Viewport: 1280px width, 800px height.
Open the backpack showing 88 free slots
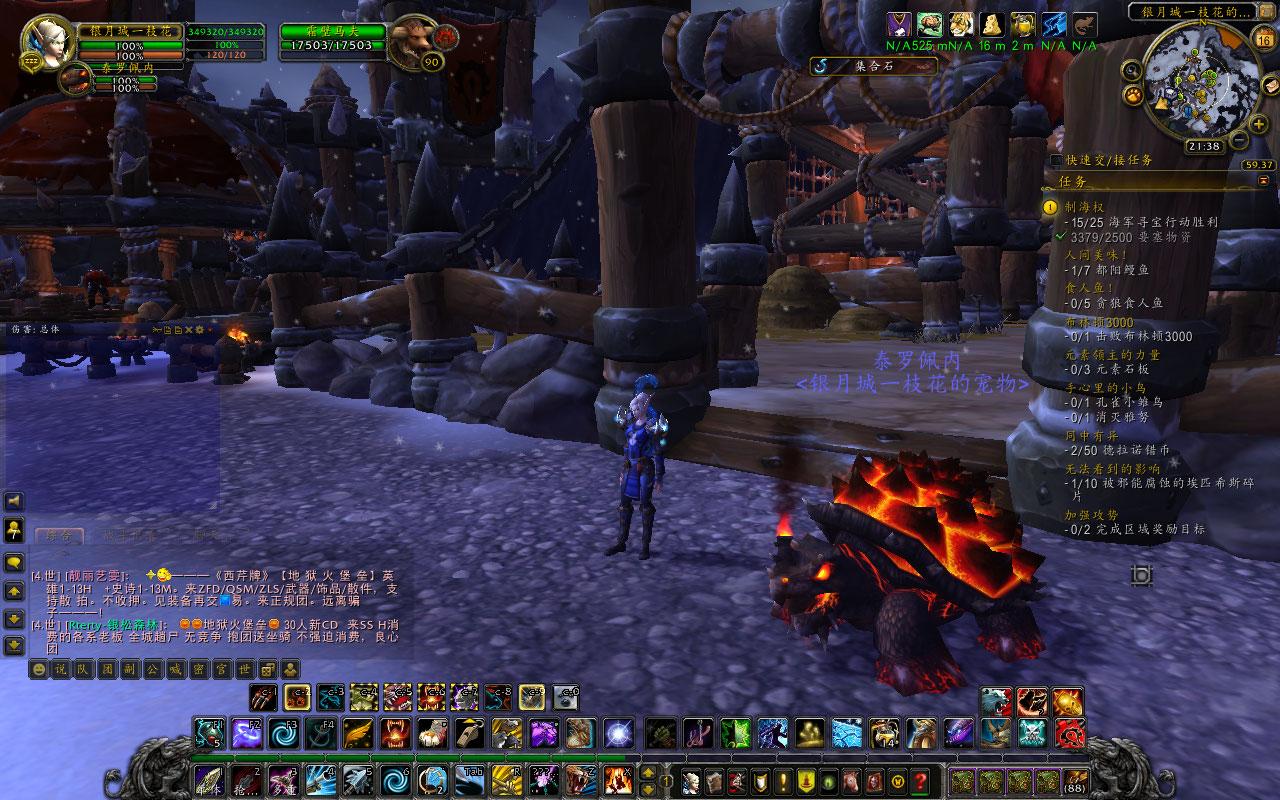(x=1076, y=781)
